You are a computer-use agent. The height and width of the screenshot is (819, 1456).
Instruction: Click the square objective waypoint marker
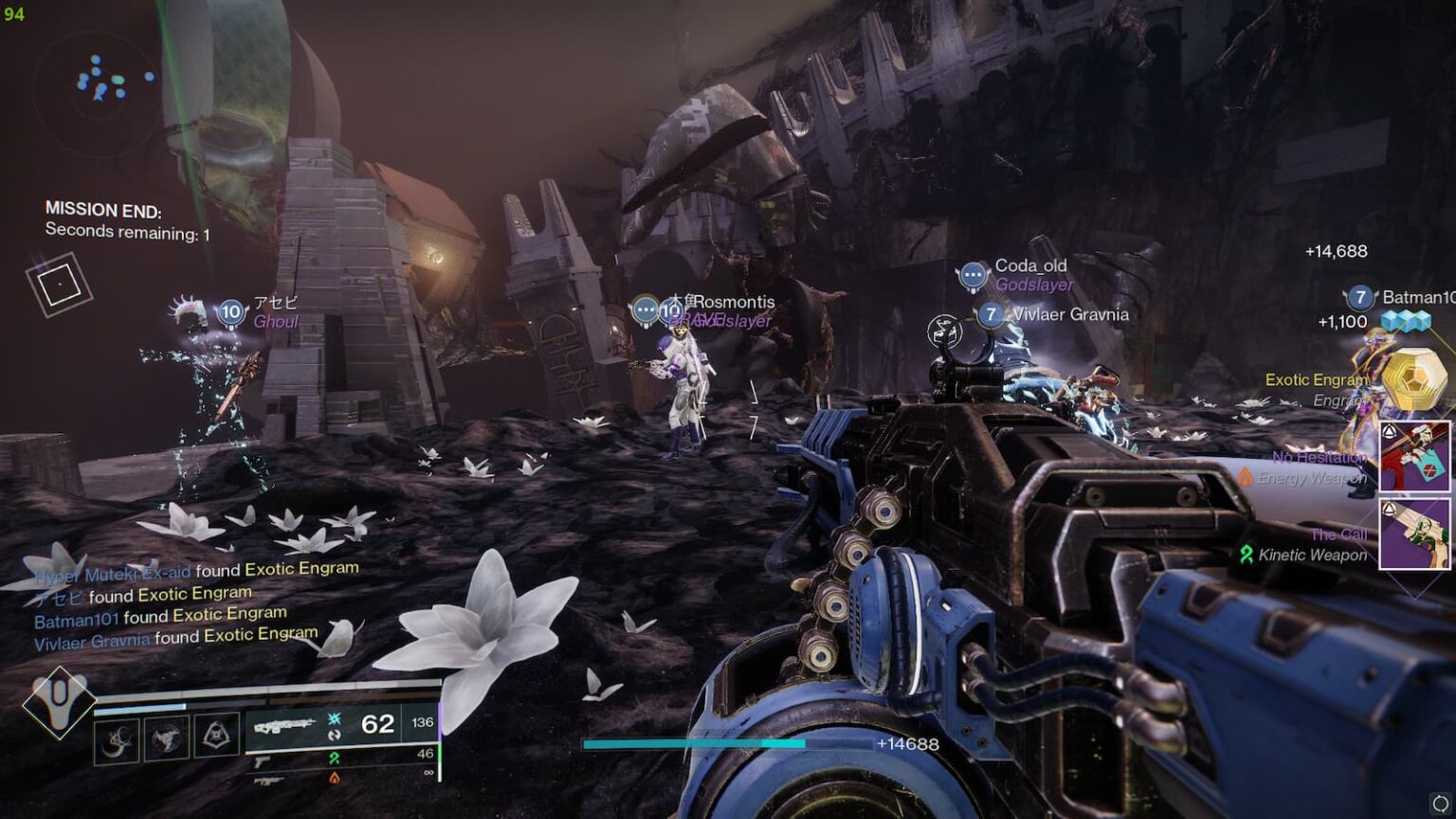(x=59, y=284)
